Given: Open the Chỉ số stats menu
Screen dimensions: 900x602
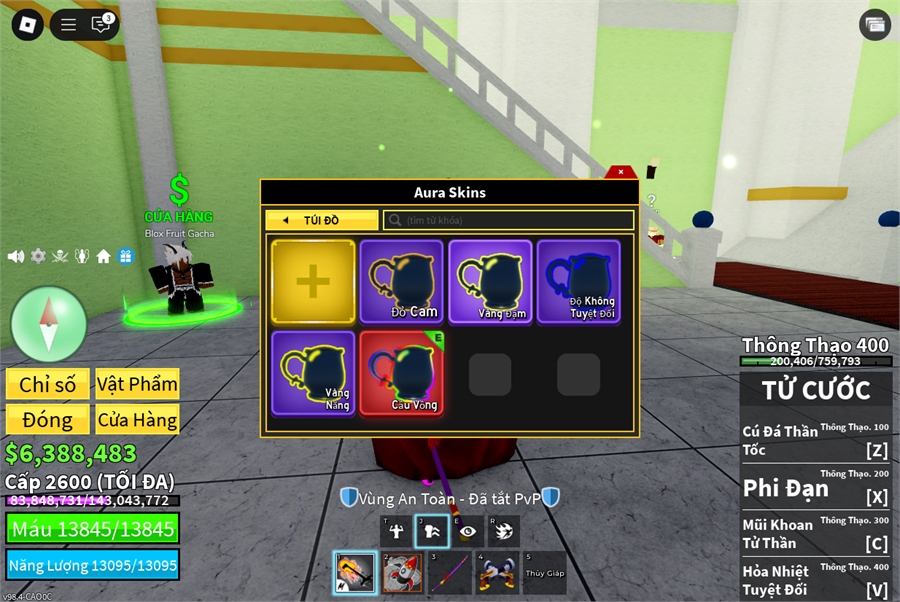Looking at the screenshot, I should point(48,385).
